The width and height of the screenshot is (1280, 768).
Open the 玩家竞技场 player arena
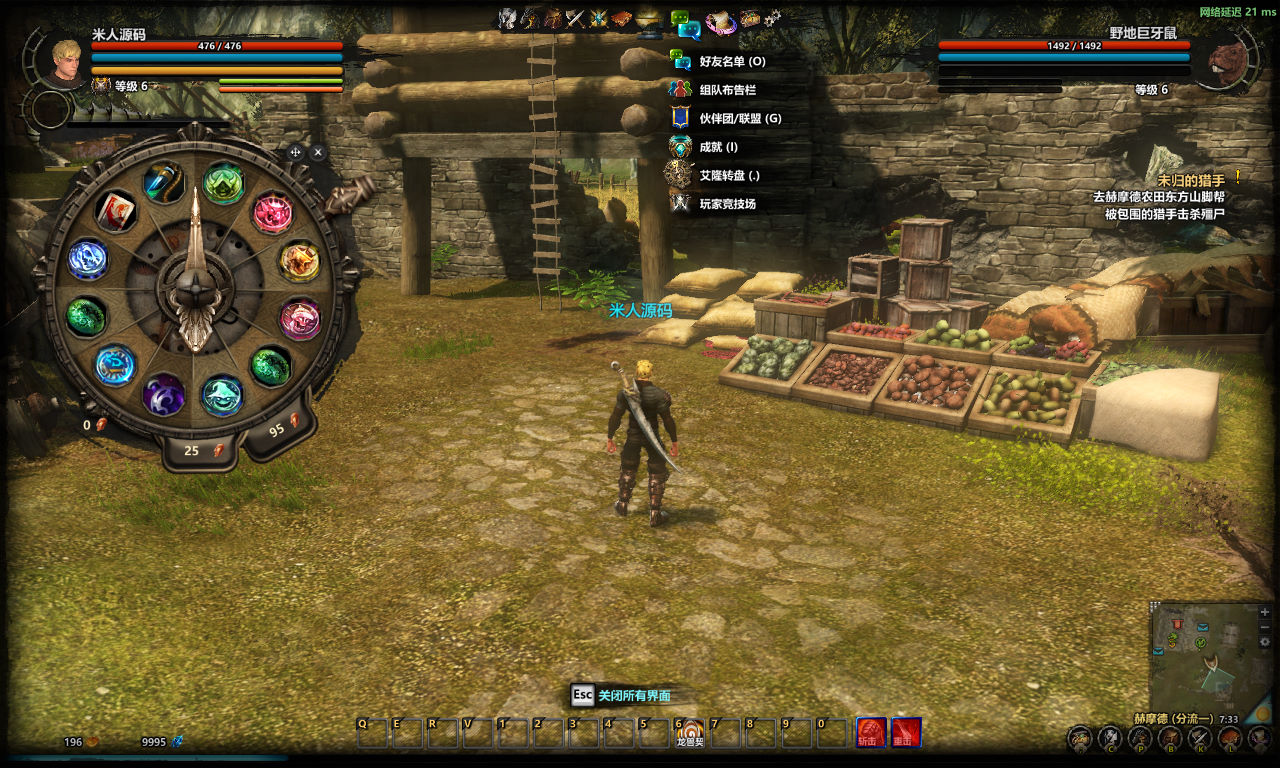coord(727,204)
